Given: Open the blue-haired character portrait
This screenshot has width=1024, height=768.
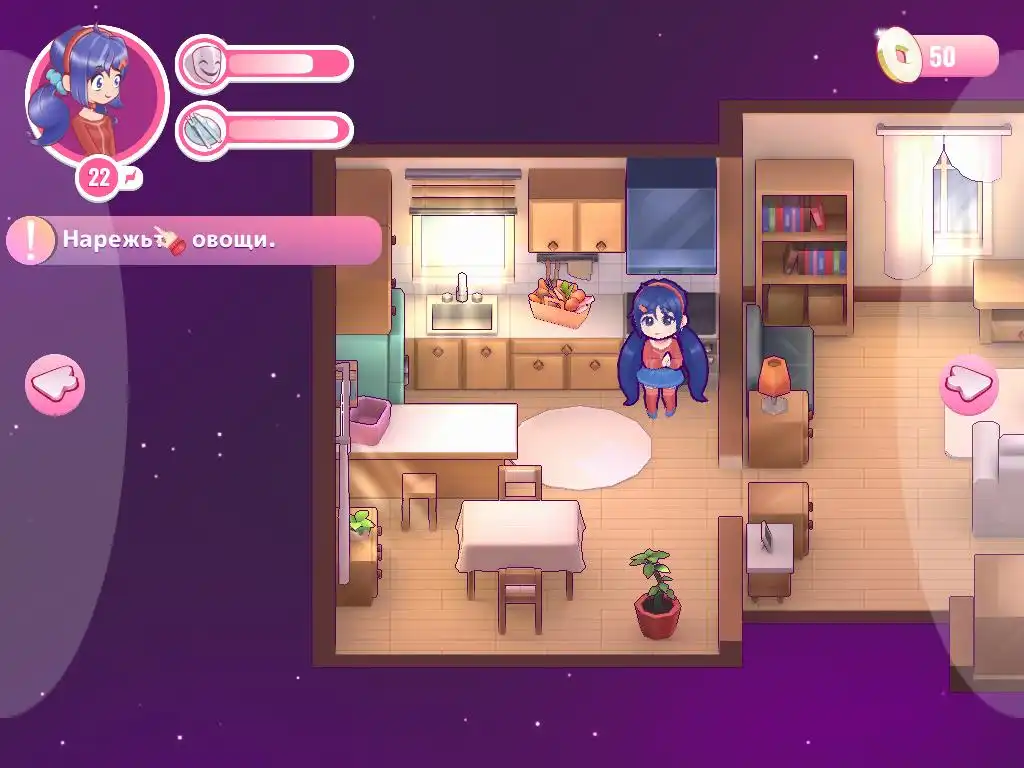Looking at the screenshot, I should point(96,94).
